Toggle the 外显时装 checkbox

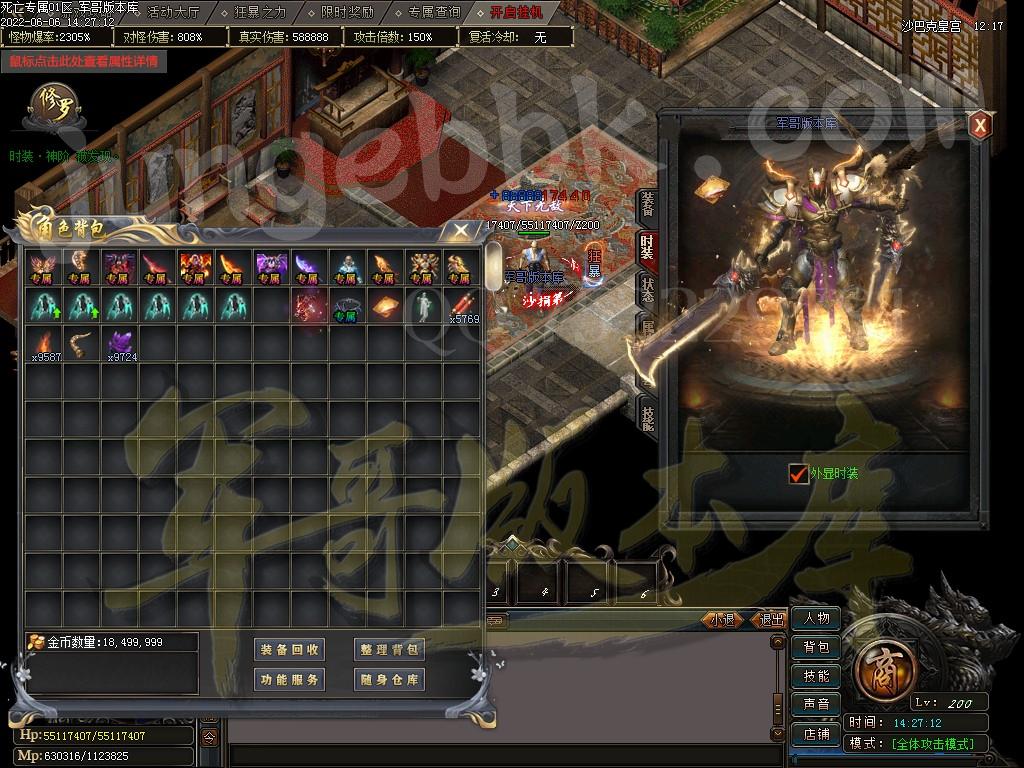point(798,474)
